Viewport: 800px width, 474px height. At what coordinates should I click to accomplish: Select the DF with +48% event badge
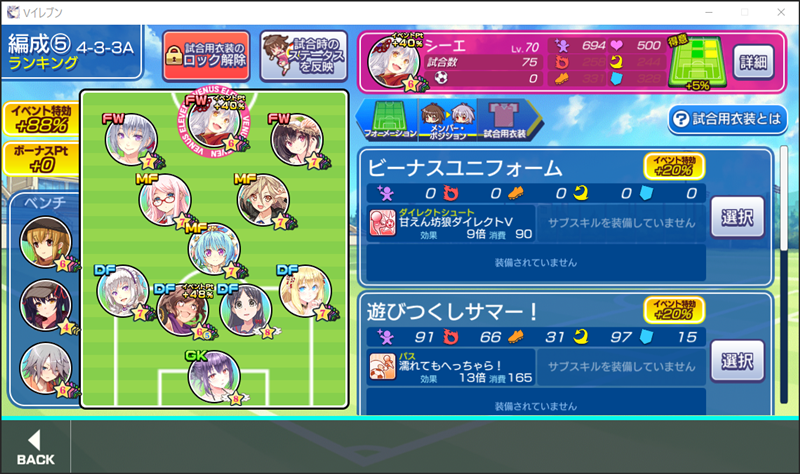[x=183, y=310]
